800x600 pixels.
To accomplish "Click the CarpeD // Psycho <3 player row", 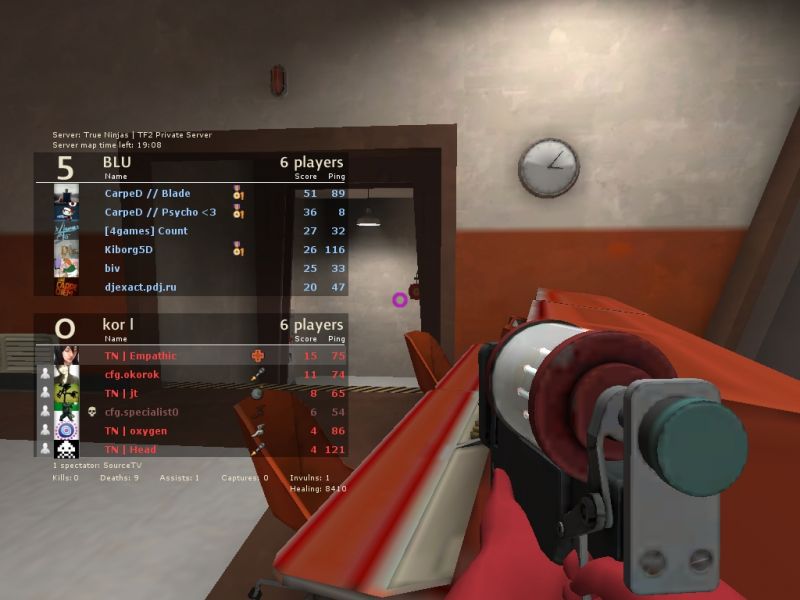I will pos(160,212).
